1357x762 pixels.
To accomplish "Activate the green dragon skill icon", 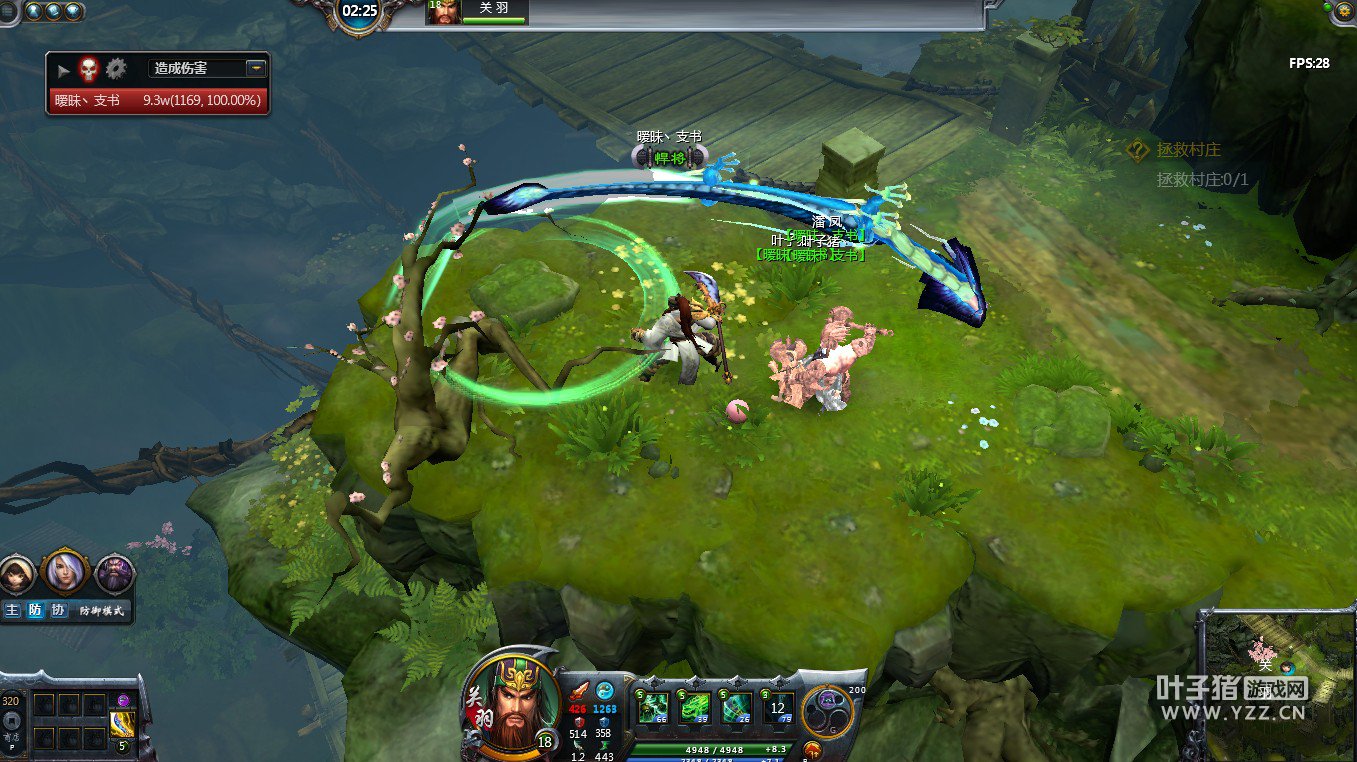I will click(696, 707).
